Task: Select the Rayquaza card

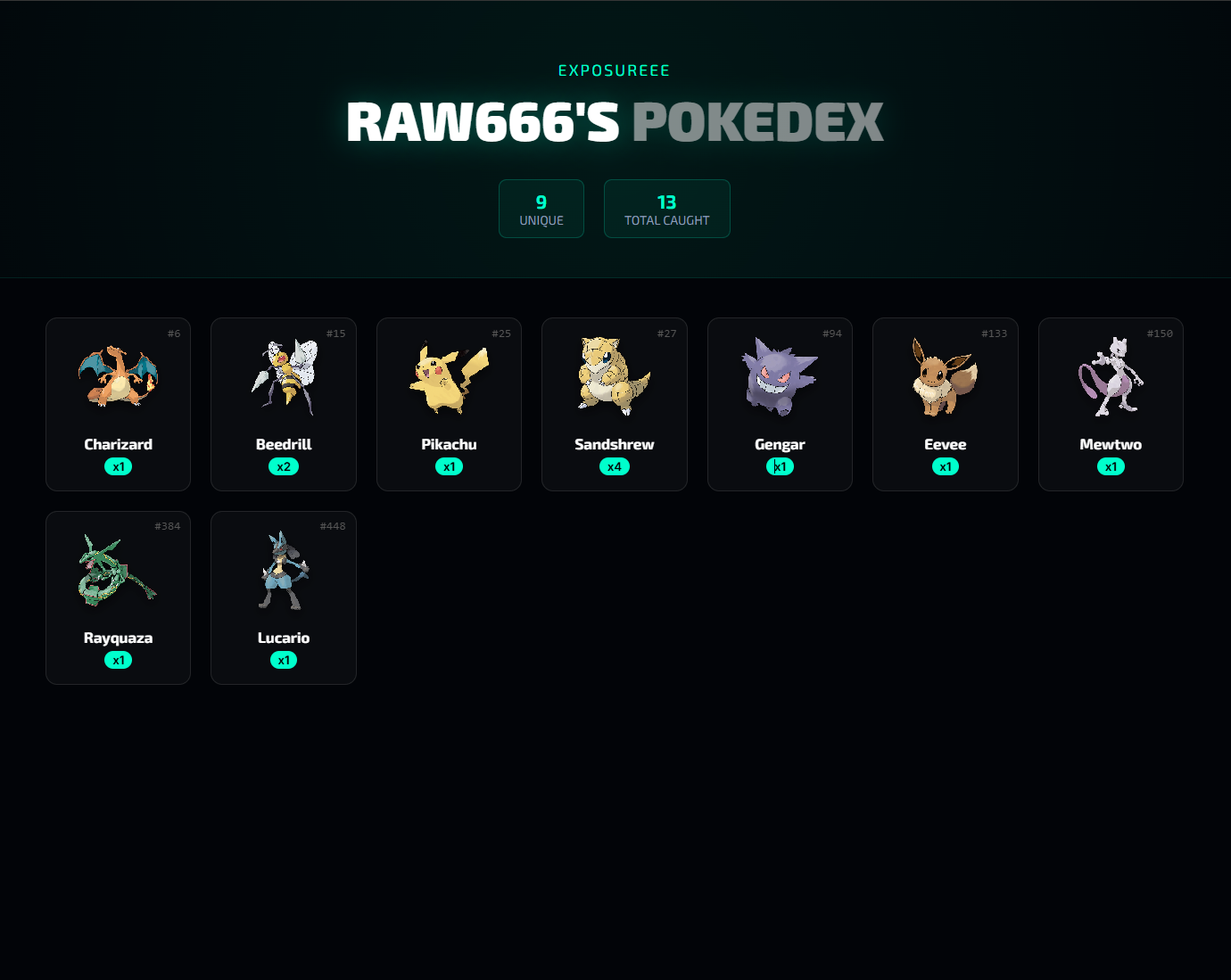Action: pyautogui.click(x=118, y=597)
